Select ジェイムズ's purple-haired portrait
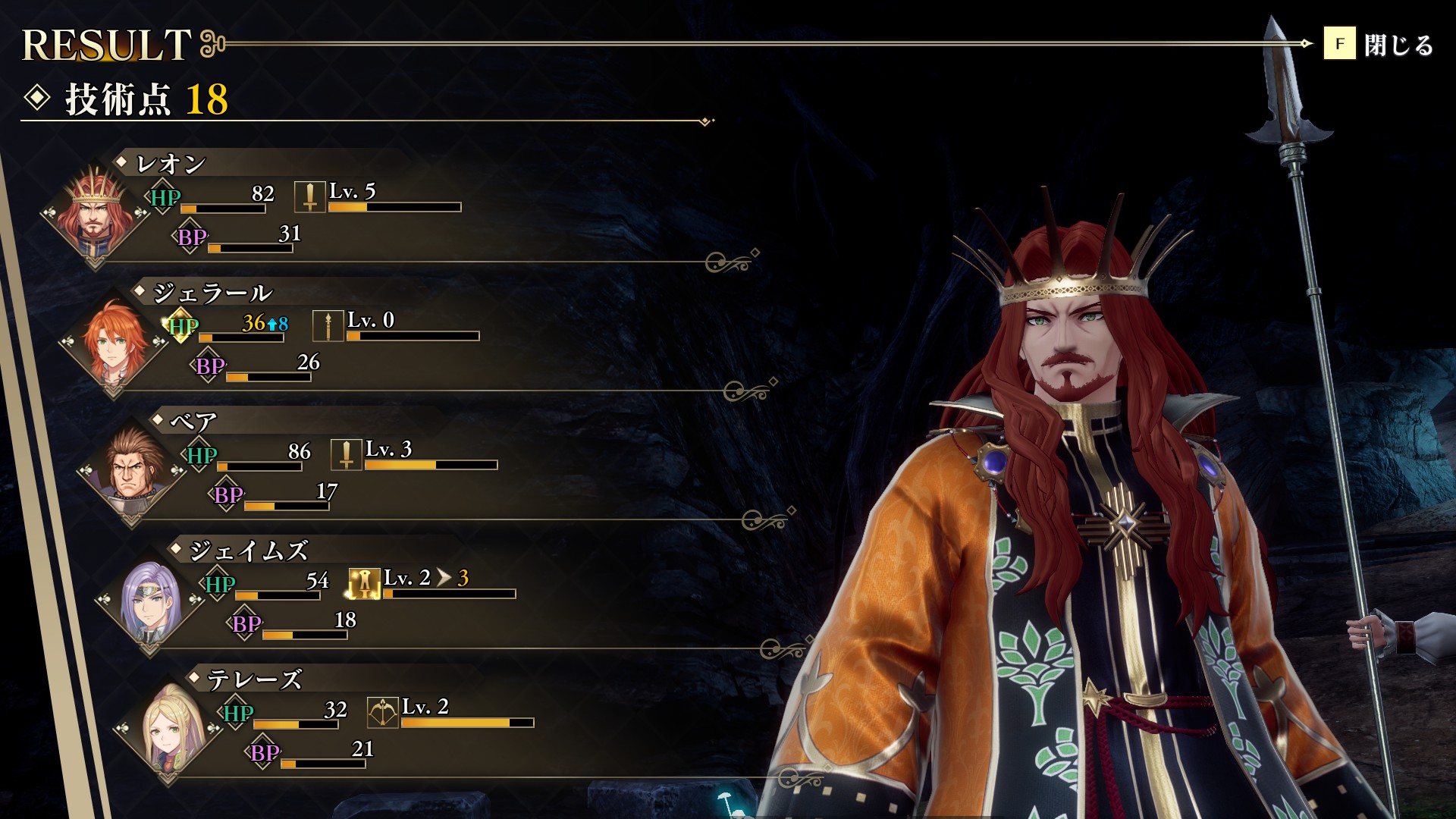1456x819 pixels. tap(150, 601)
